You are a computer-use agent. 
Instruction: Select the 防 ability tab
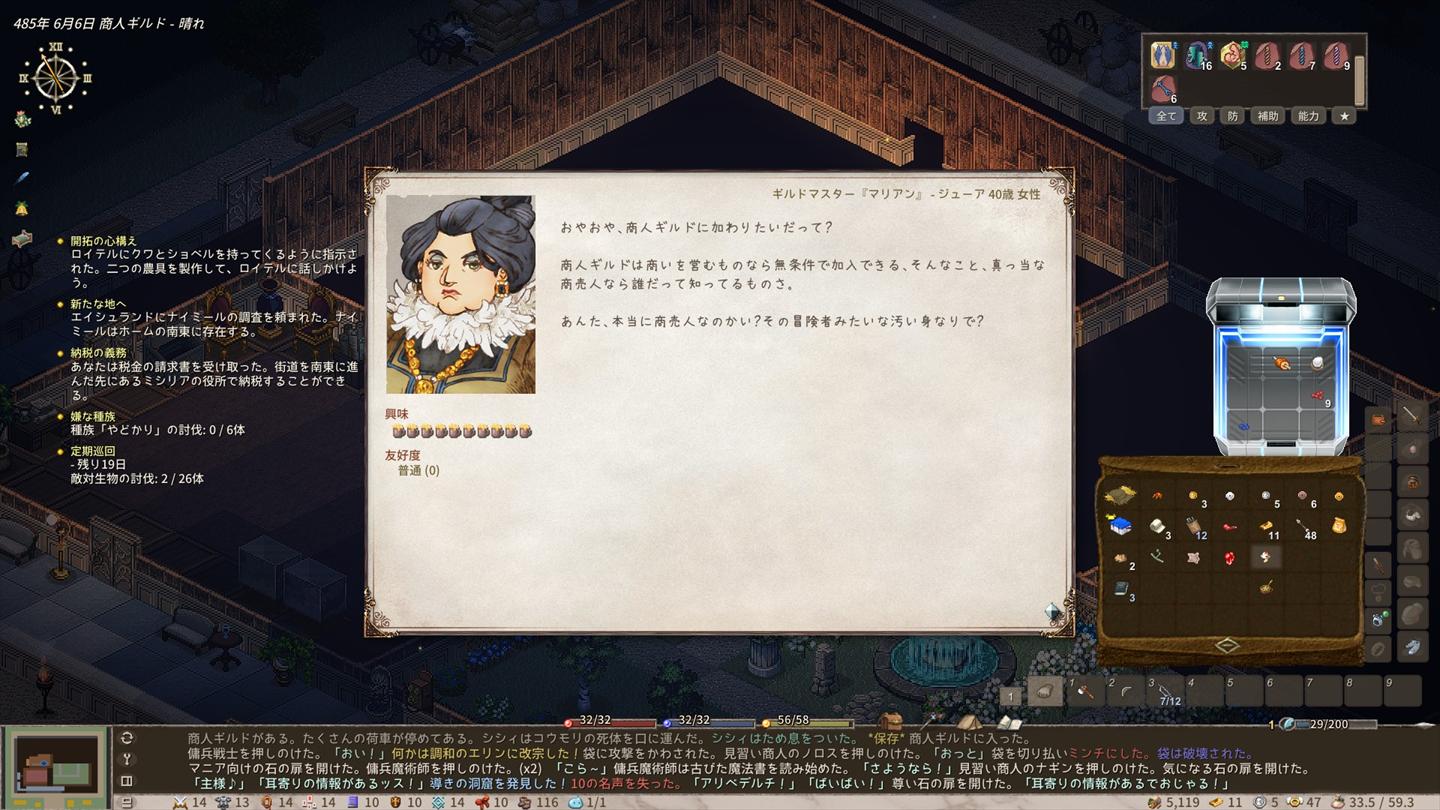click(1233, 116)
